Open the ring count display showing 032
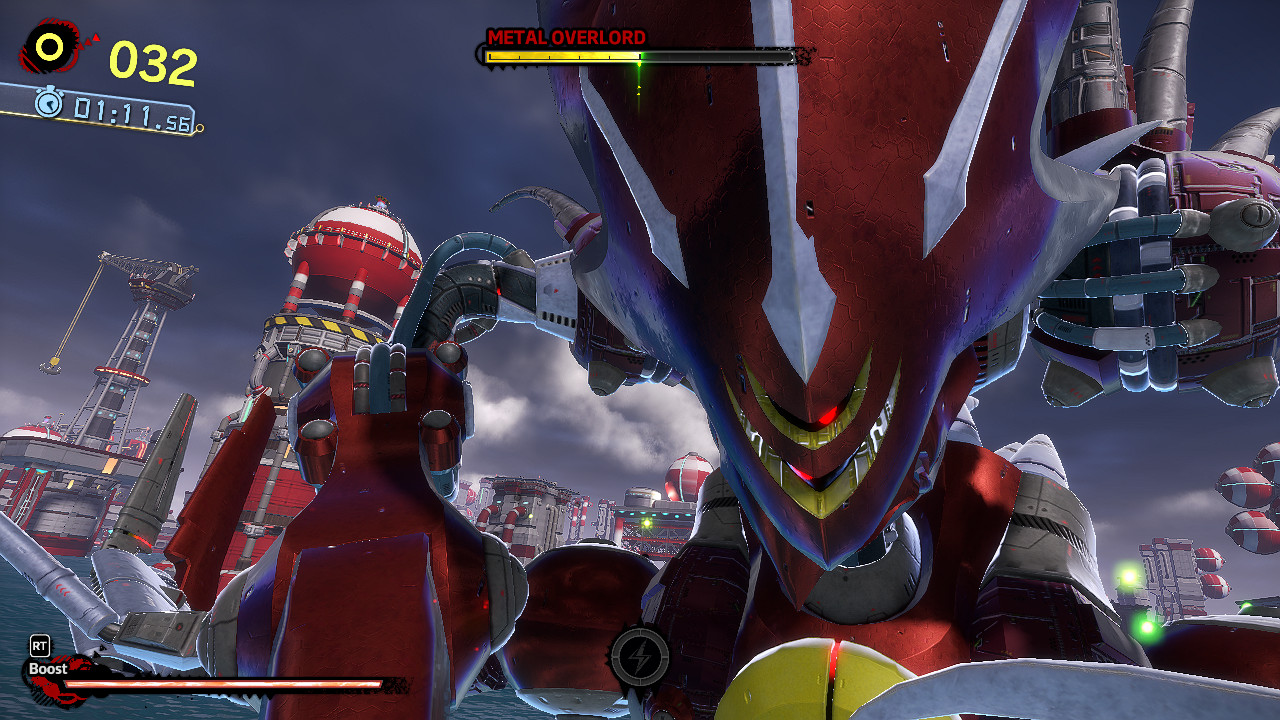 click(150, 60)
